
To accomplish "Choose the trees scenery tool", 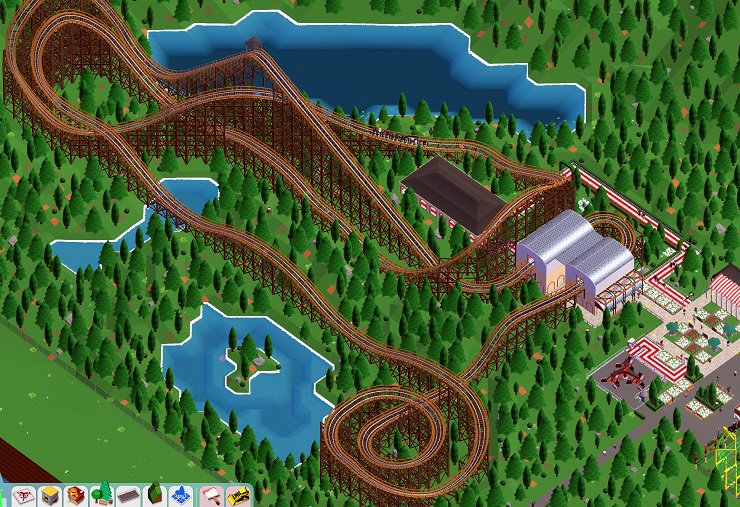I will pyautogui.click(x=101, y=495).
